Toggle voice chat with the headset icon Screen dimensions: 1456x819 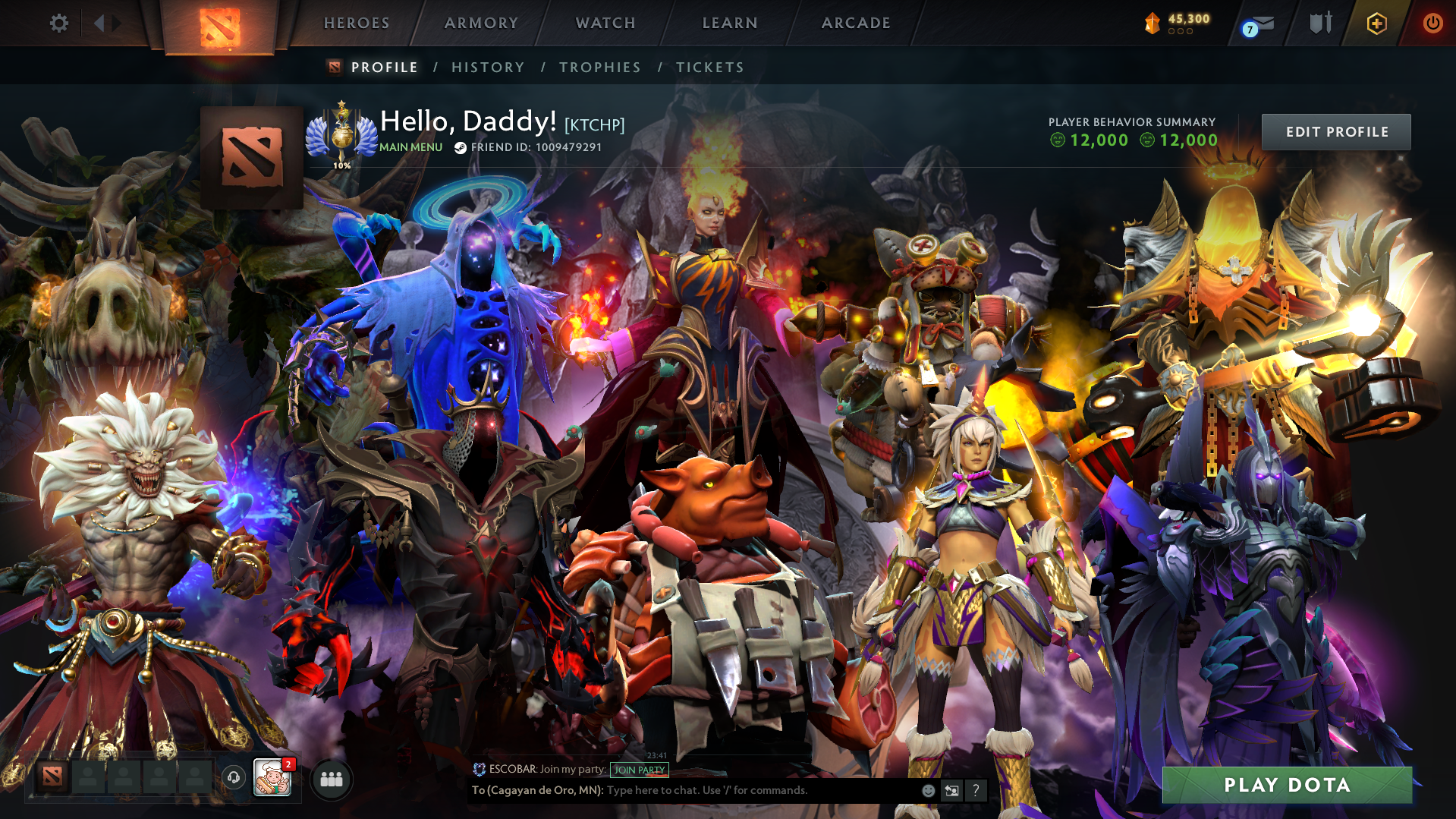(231, 779)
